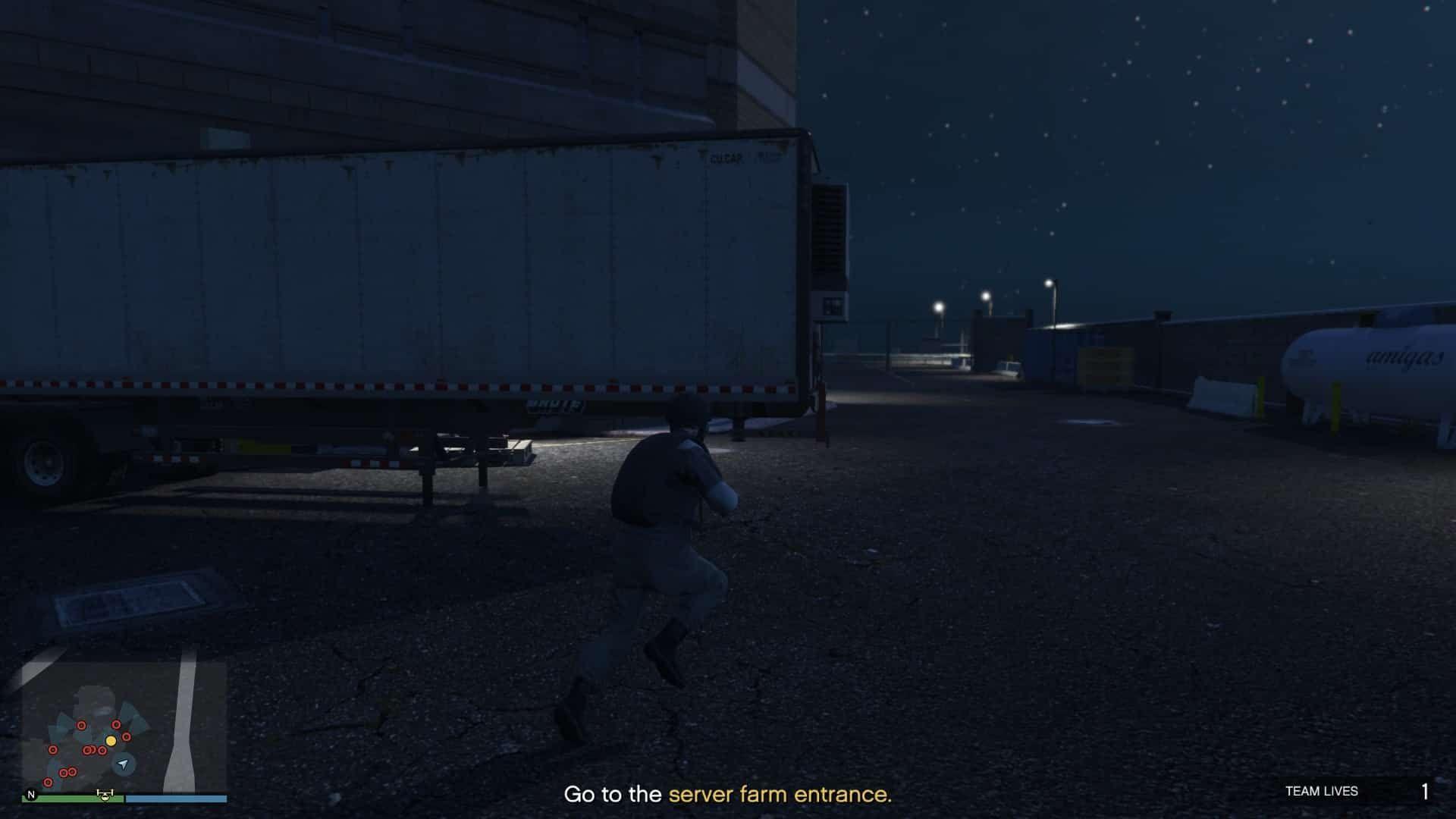Select the yellow objective blip on the minimap
The height and width of the screenshot is (819, 1456).
(111, 741)
